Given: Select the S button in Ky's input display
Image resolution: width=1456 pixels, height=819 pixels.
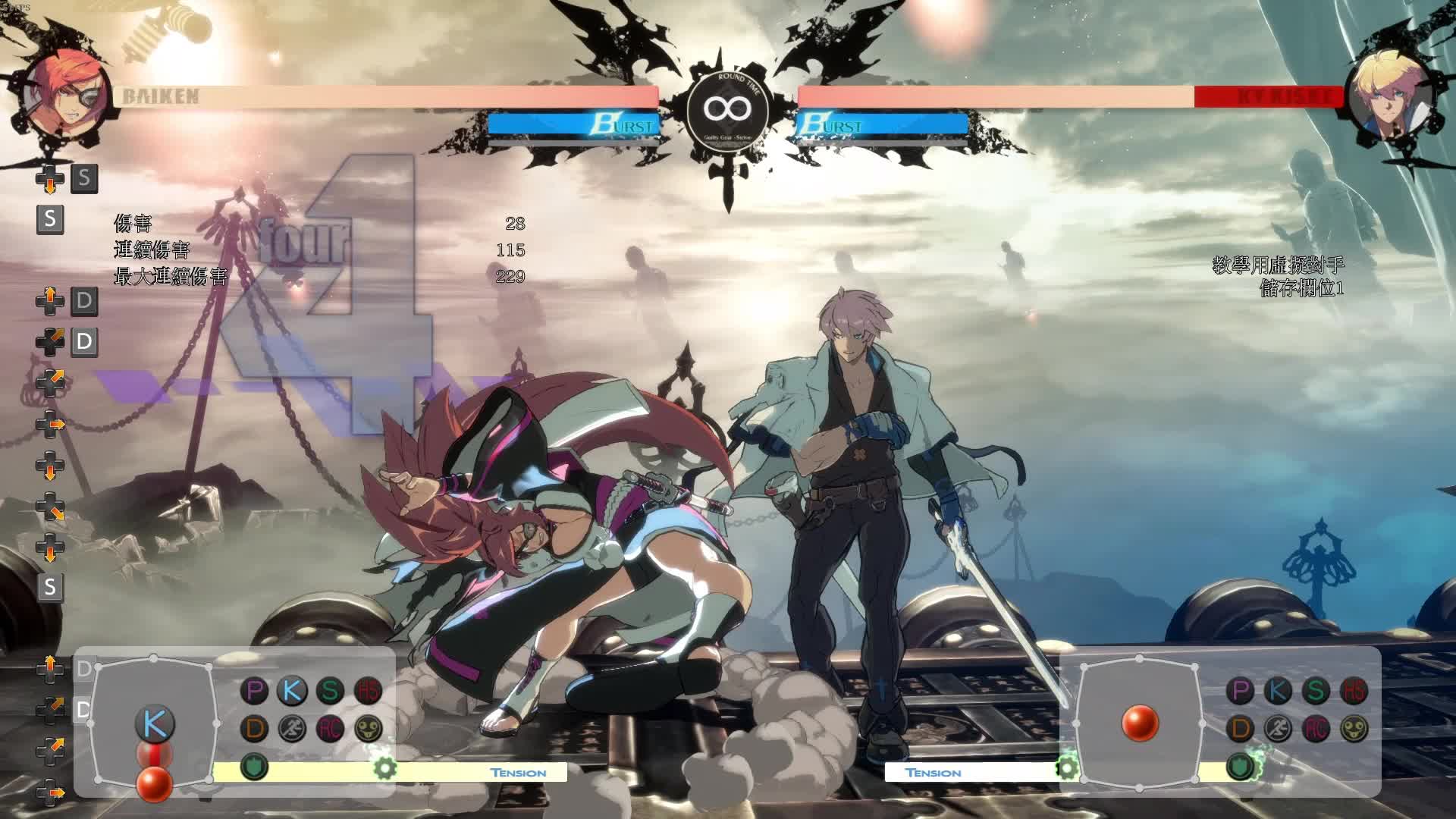Looking at the screenshot, I should coord(1316,691).
